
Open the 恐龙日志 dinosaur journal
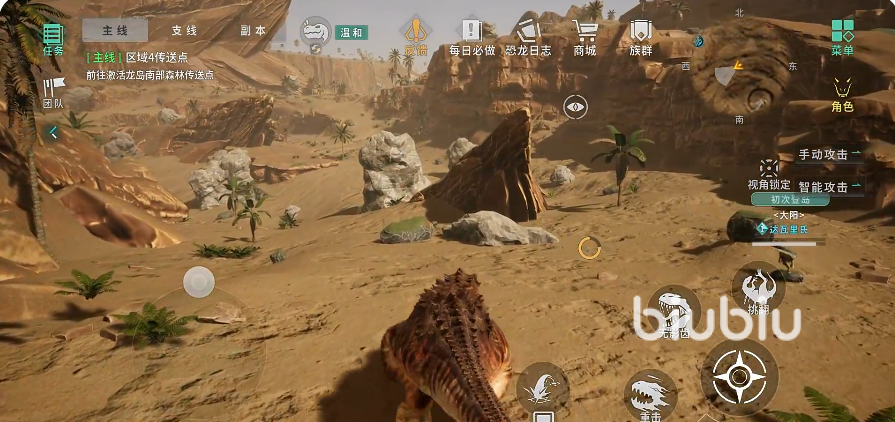[527, 37]
